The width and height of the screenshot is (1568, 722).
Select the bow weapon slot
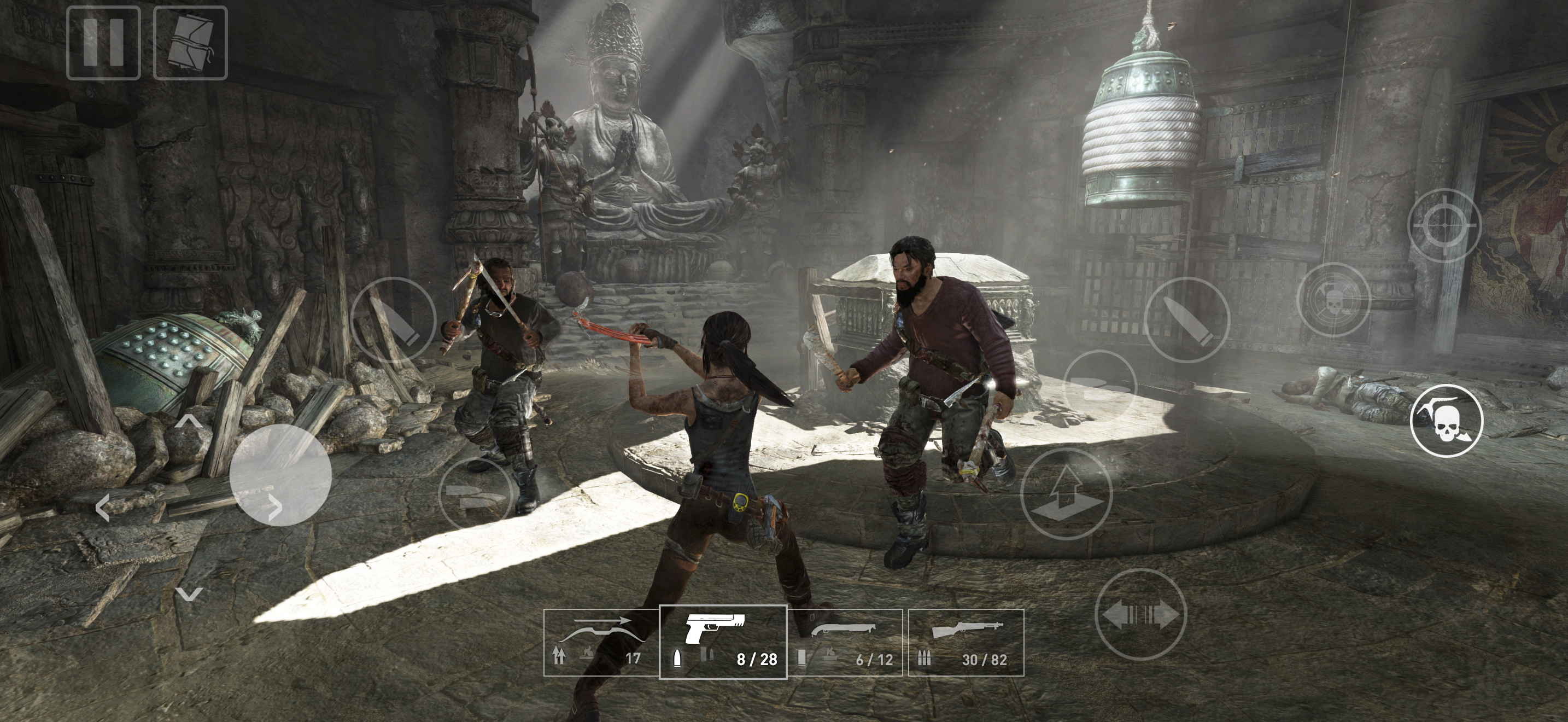coord(601,642)
